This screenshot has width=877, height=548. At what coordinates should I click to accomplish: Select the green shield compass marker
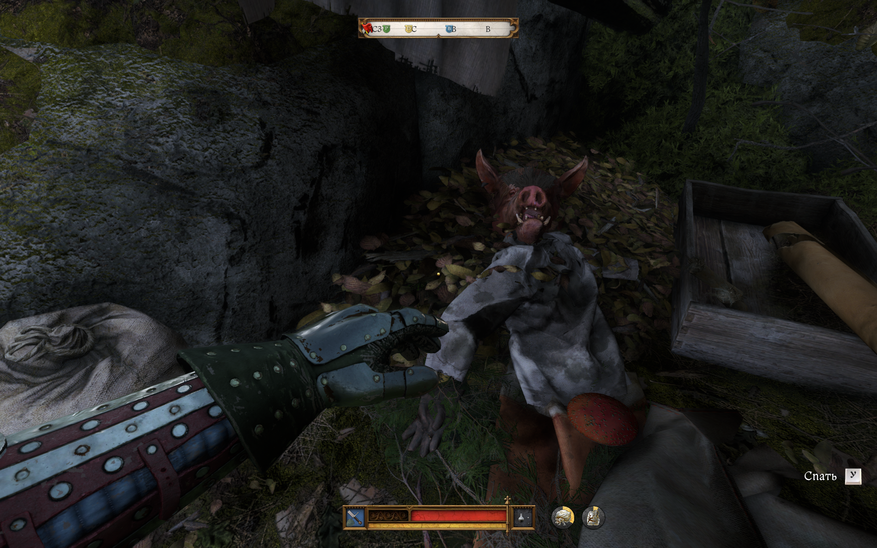click(388, 29)
